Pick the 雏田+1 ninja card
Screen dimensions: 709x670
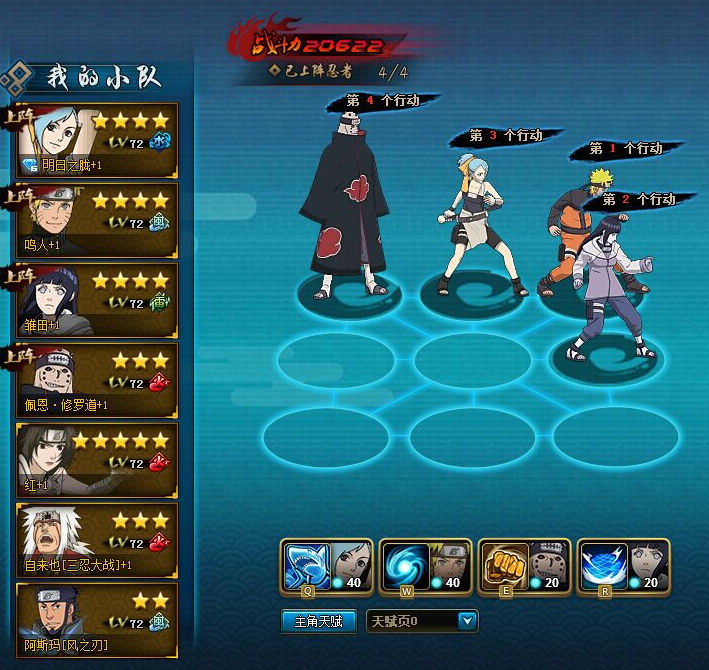[97, 299]
